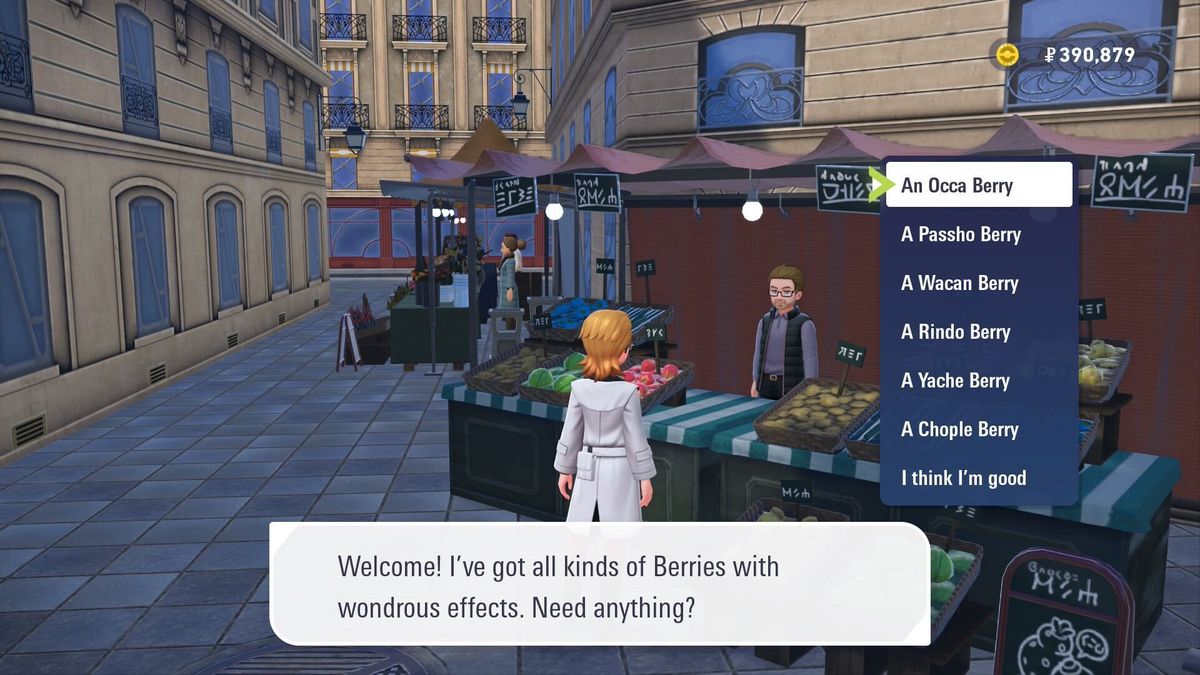Buy A Chople Berry
1200x675 pixels.
[959, 430]
